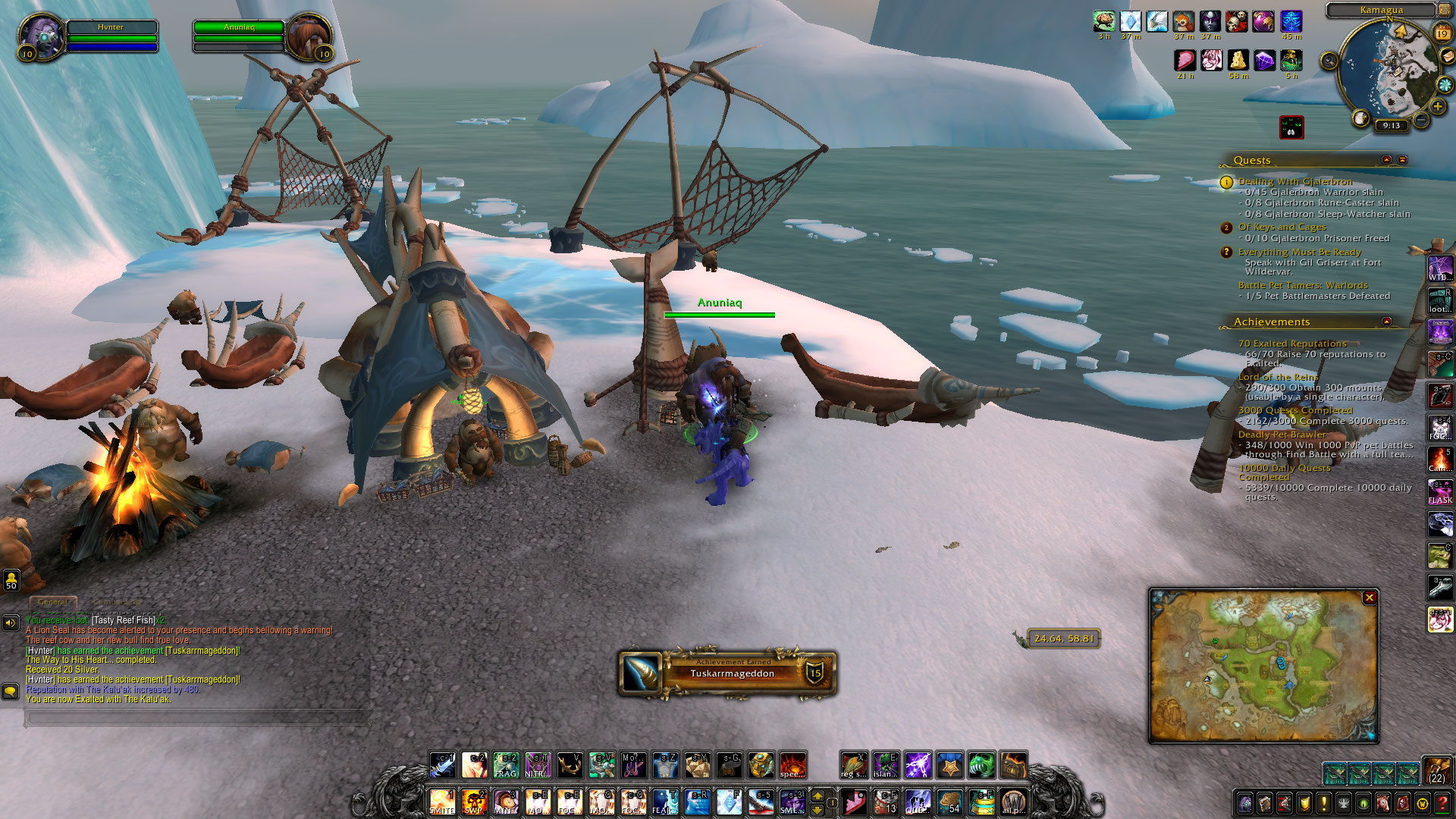Zoom in on the minimap
This screenshot has width=1456, height=819.
pyautogui.click(x=1438, y=107)
